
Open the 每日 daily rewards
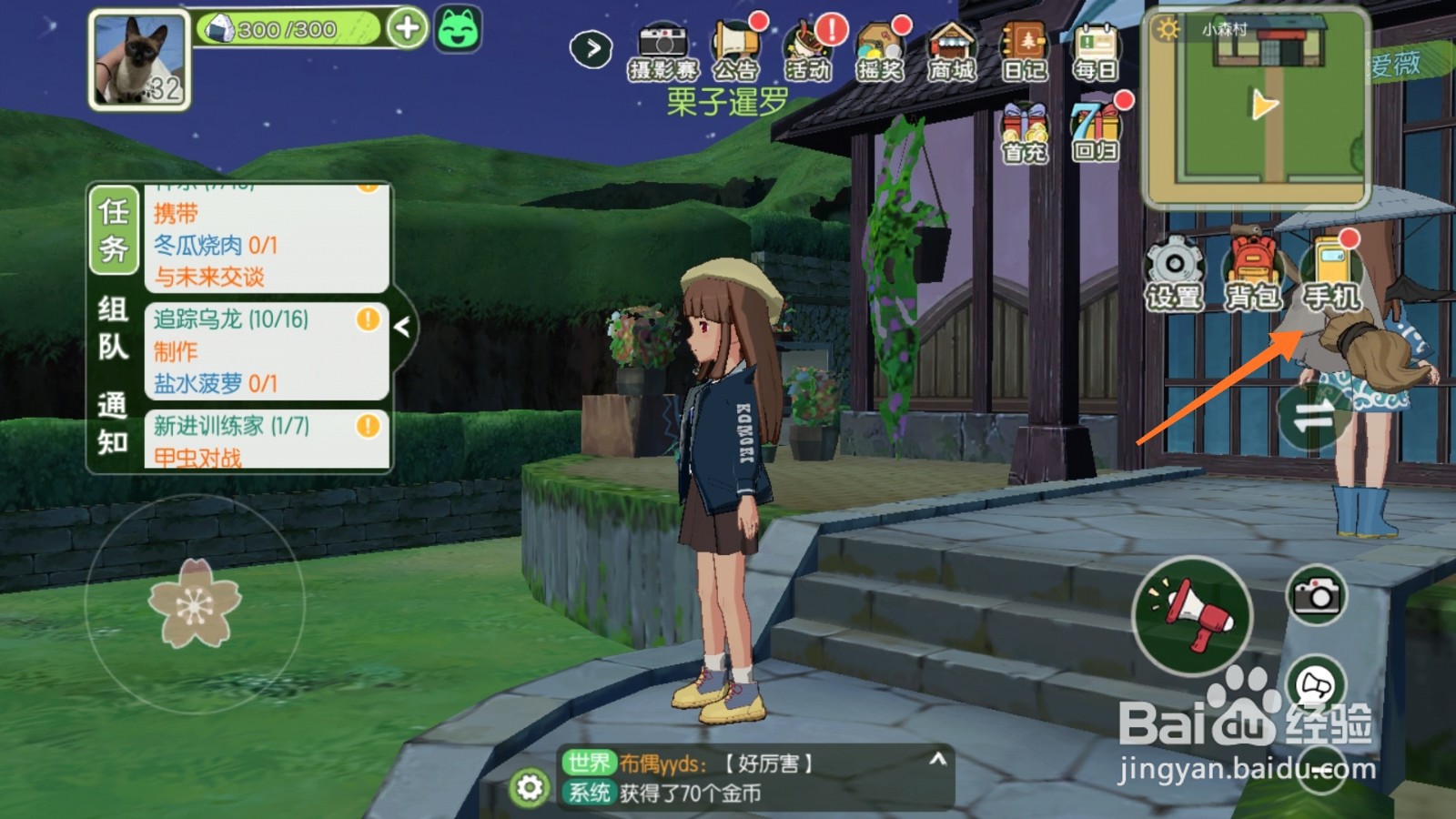tap(1096, 52)
